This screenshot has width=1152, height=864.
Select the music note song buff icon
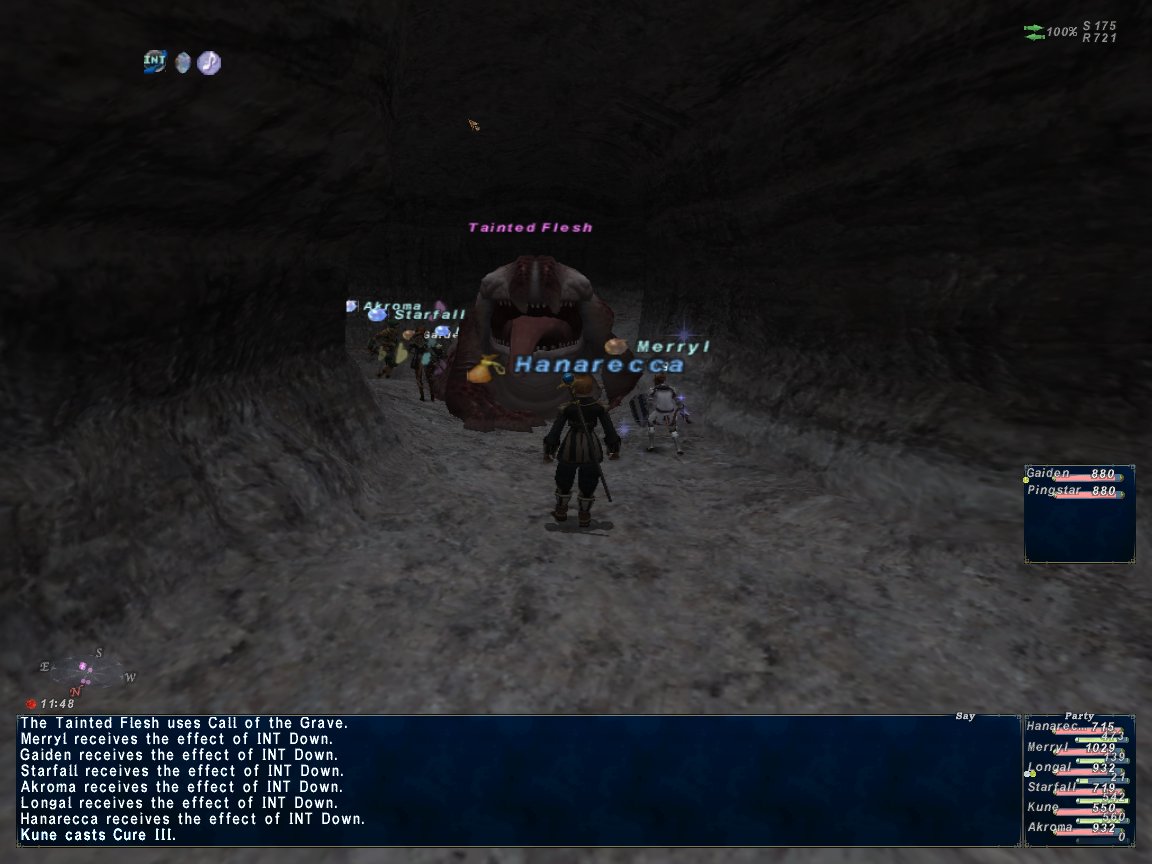pyautogui.click(x=209, y=63)
